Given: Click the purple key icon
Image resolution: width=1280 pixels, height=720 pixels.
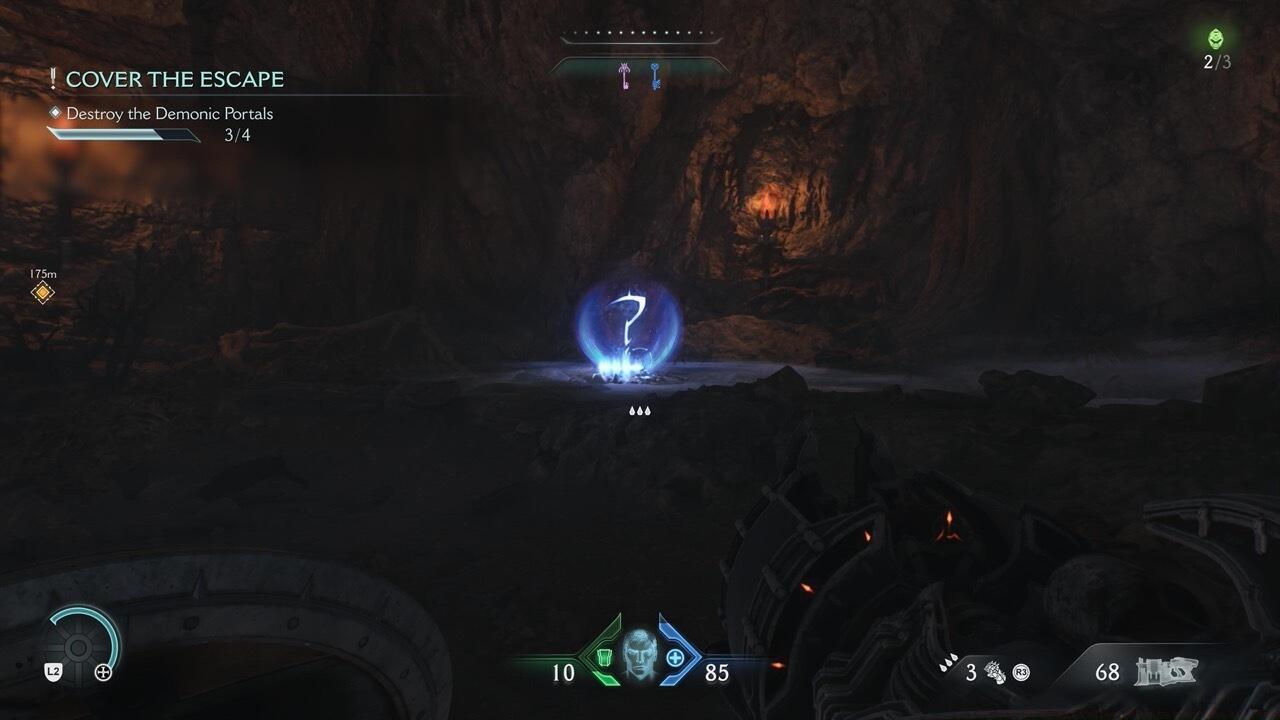Looking at the screenshot, I should [x=626, y=76].
